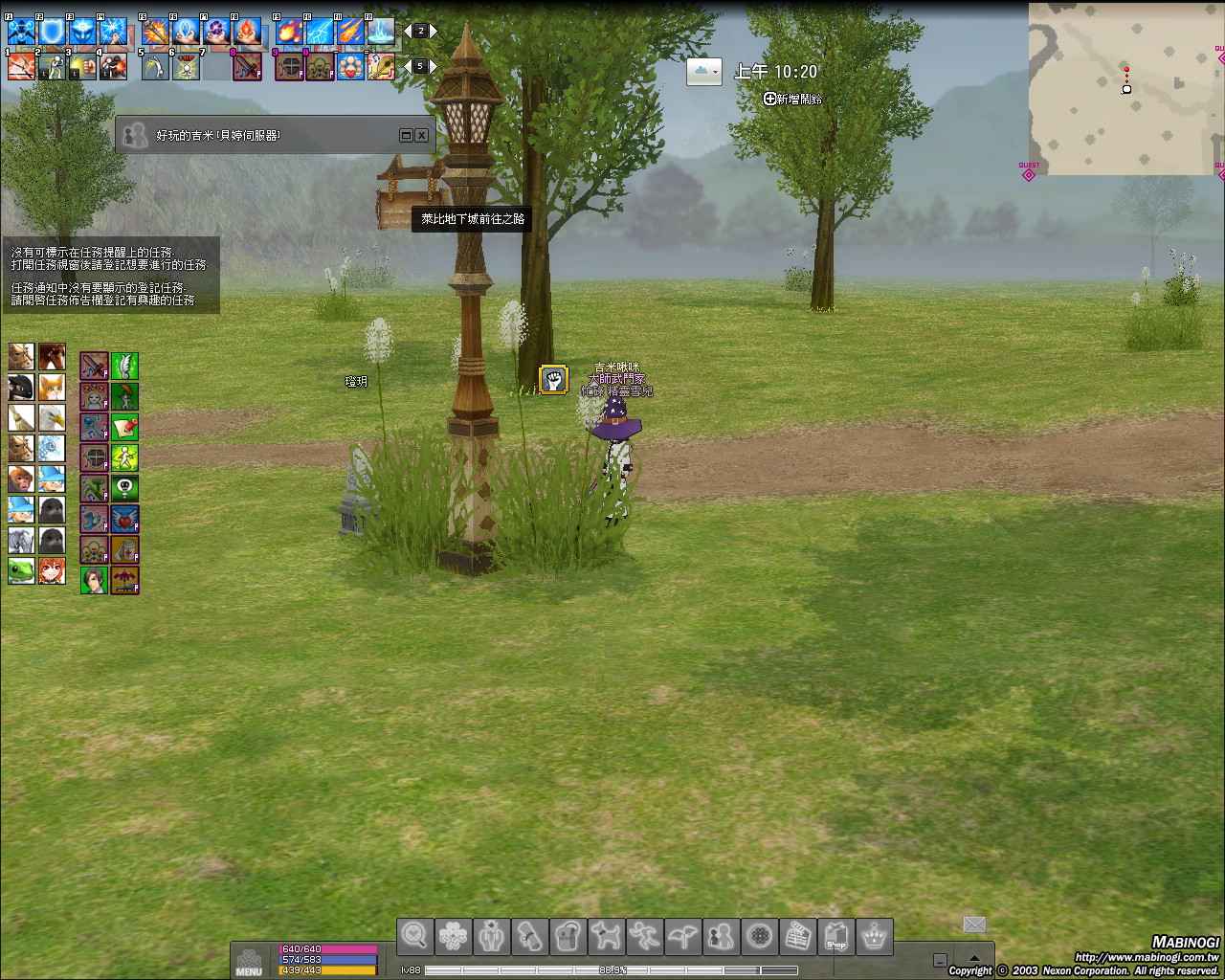Click the minimap
Viewport: 1225px width, 980px height.
click(x=1125, y=88)
